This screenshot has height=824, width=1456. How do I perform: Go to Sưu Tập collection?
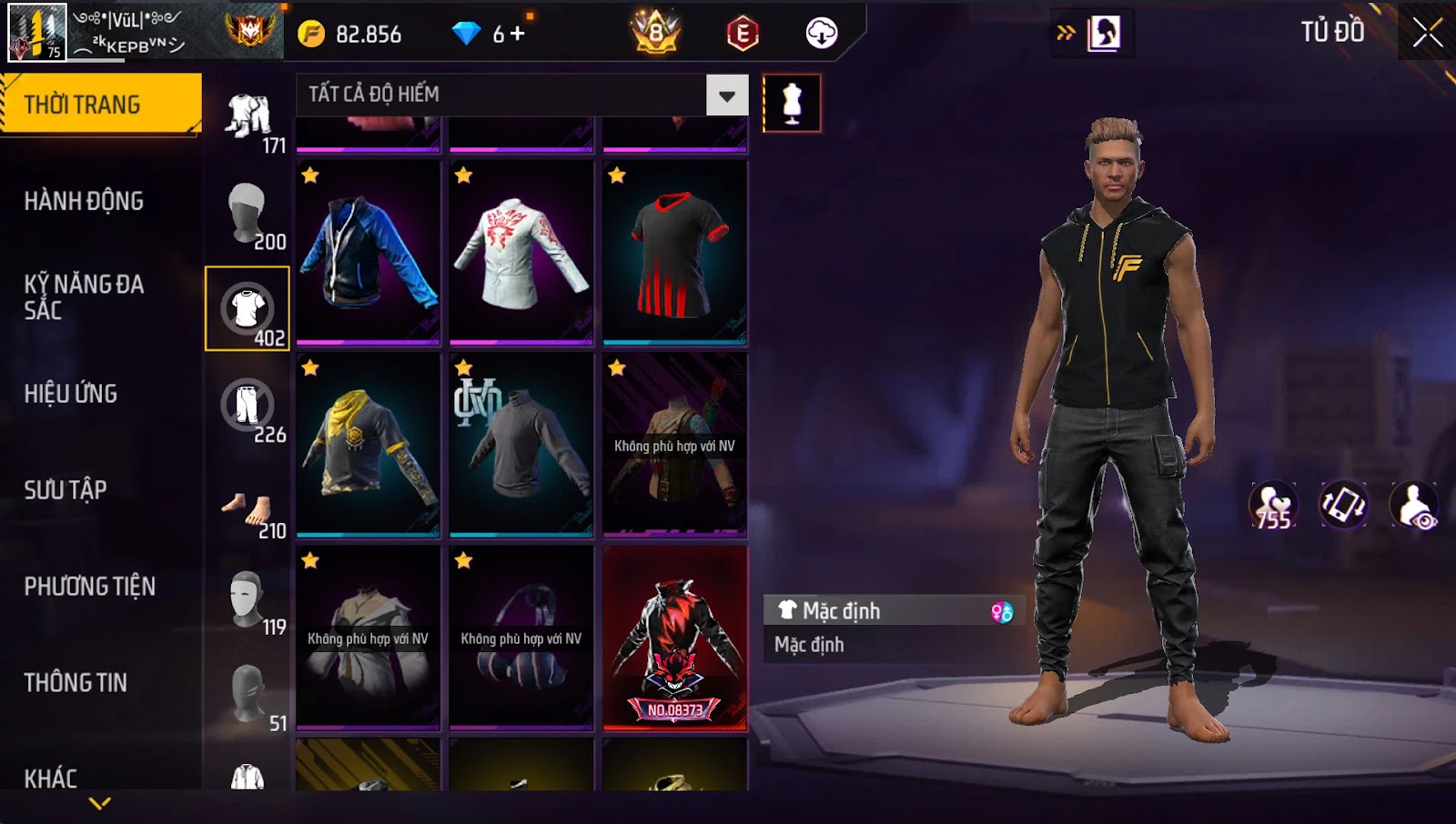[x=66, y=490]
